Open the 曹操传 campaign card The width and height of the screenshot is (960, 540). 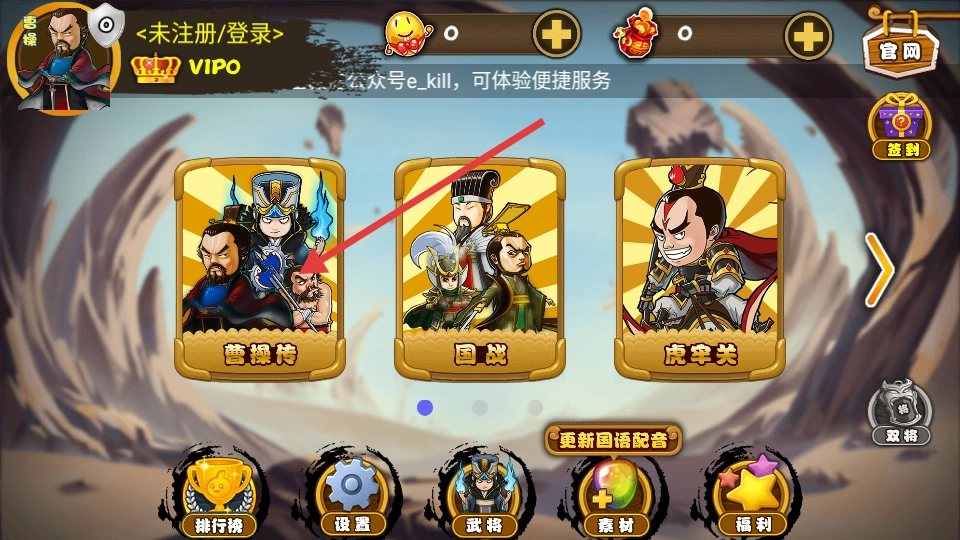(260, 268)
